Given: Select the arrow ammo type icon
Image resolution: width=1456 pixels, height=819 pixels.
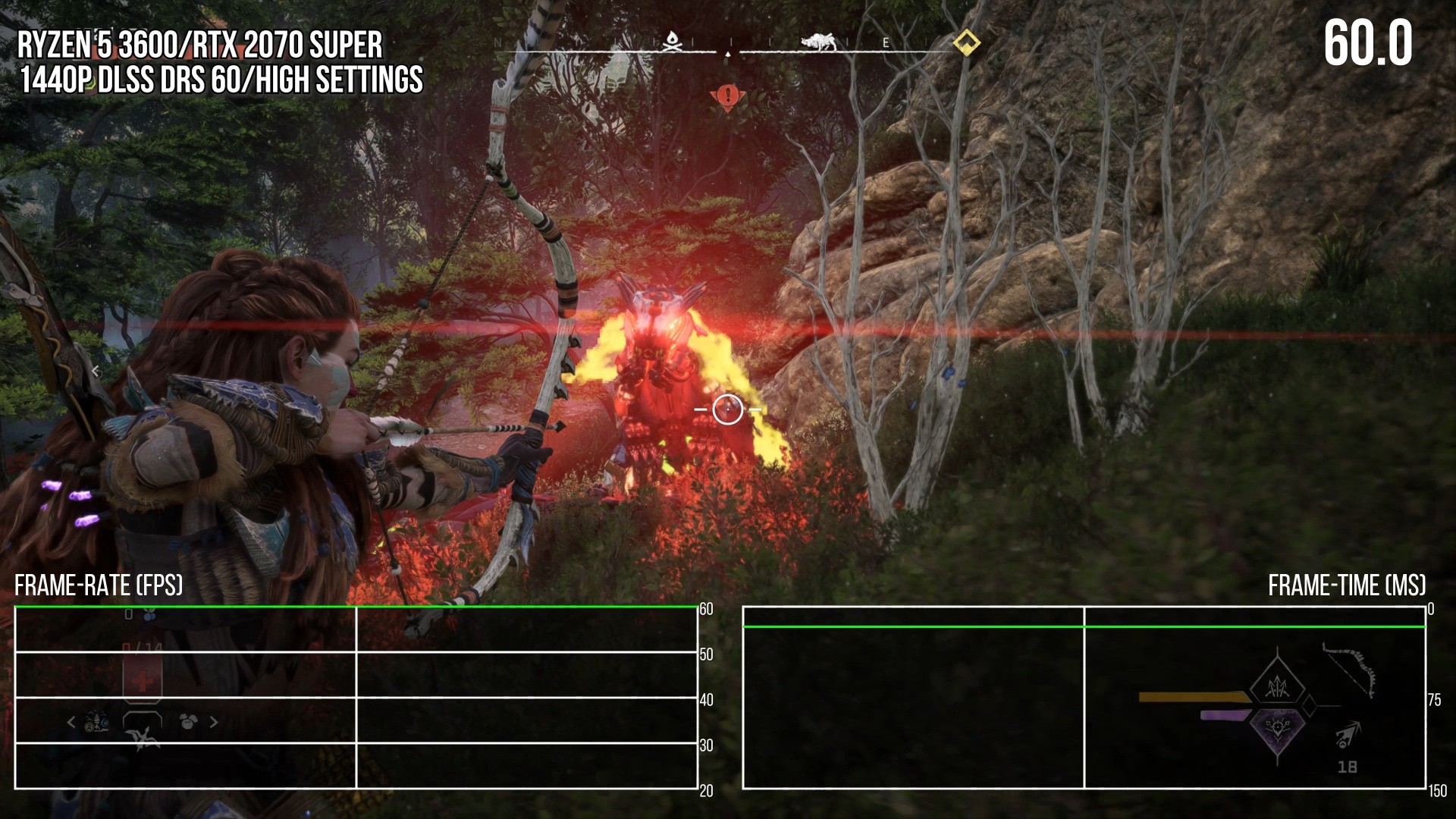Looking at the screenshot, I should 1348,735.
